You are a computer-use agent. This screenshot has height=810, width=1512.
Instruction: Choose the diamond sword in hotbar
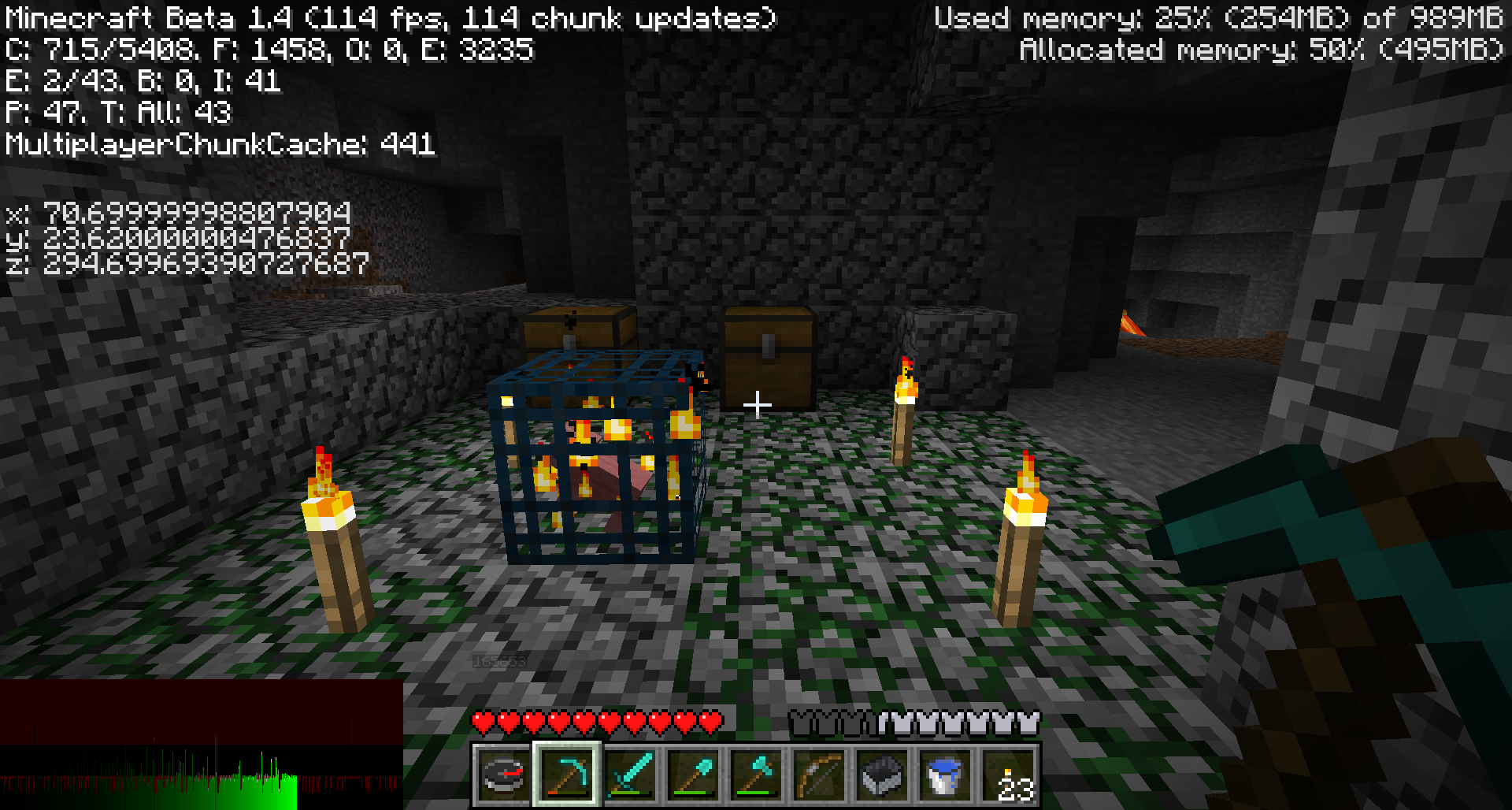pos(629,775)
